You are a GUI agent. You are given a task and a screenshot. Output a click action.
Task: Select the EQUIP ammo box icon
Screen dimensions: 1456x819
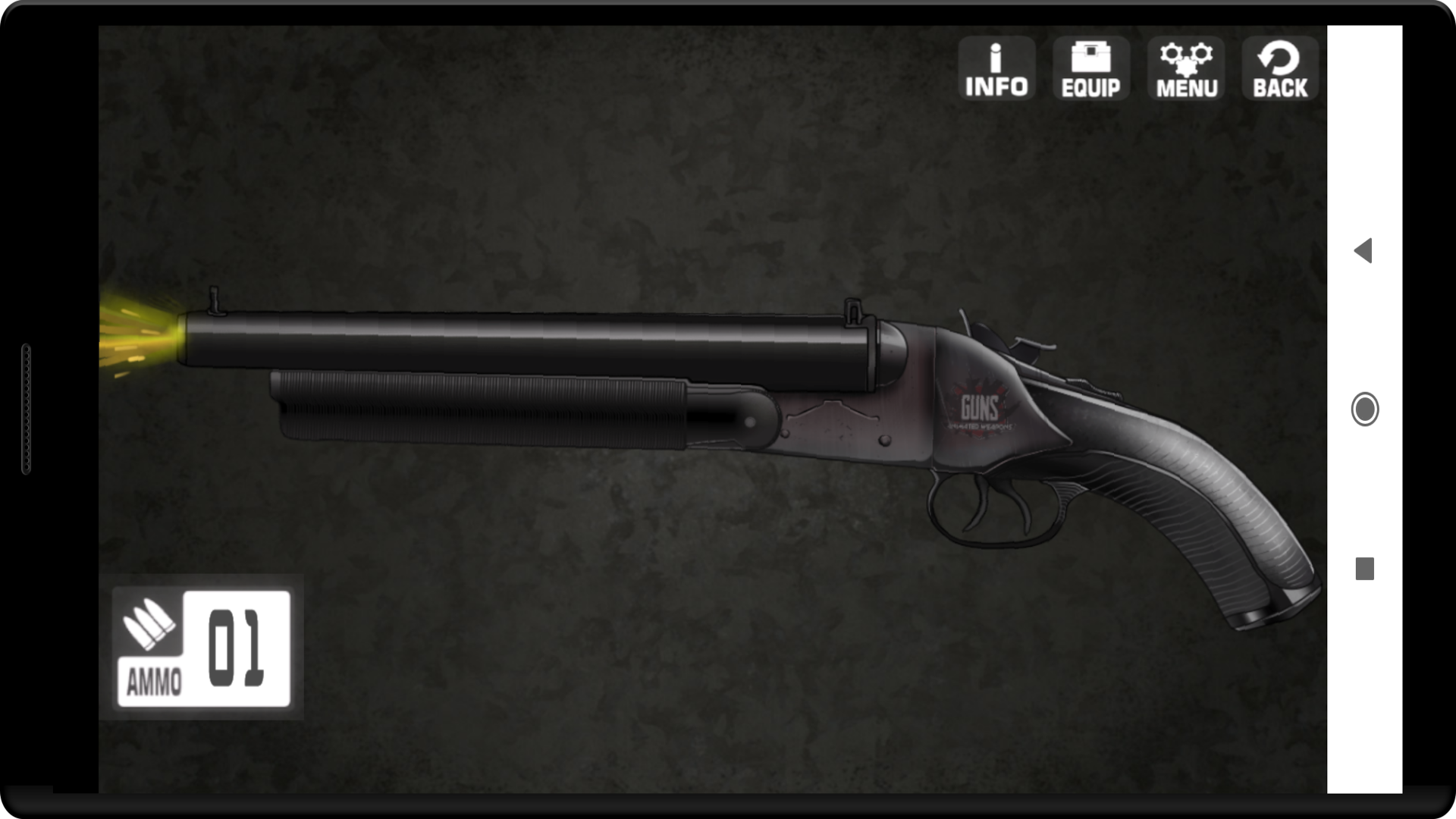(x=1090, y=68)
